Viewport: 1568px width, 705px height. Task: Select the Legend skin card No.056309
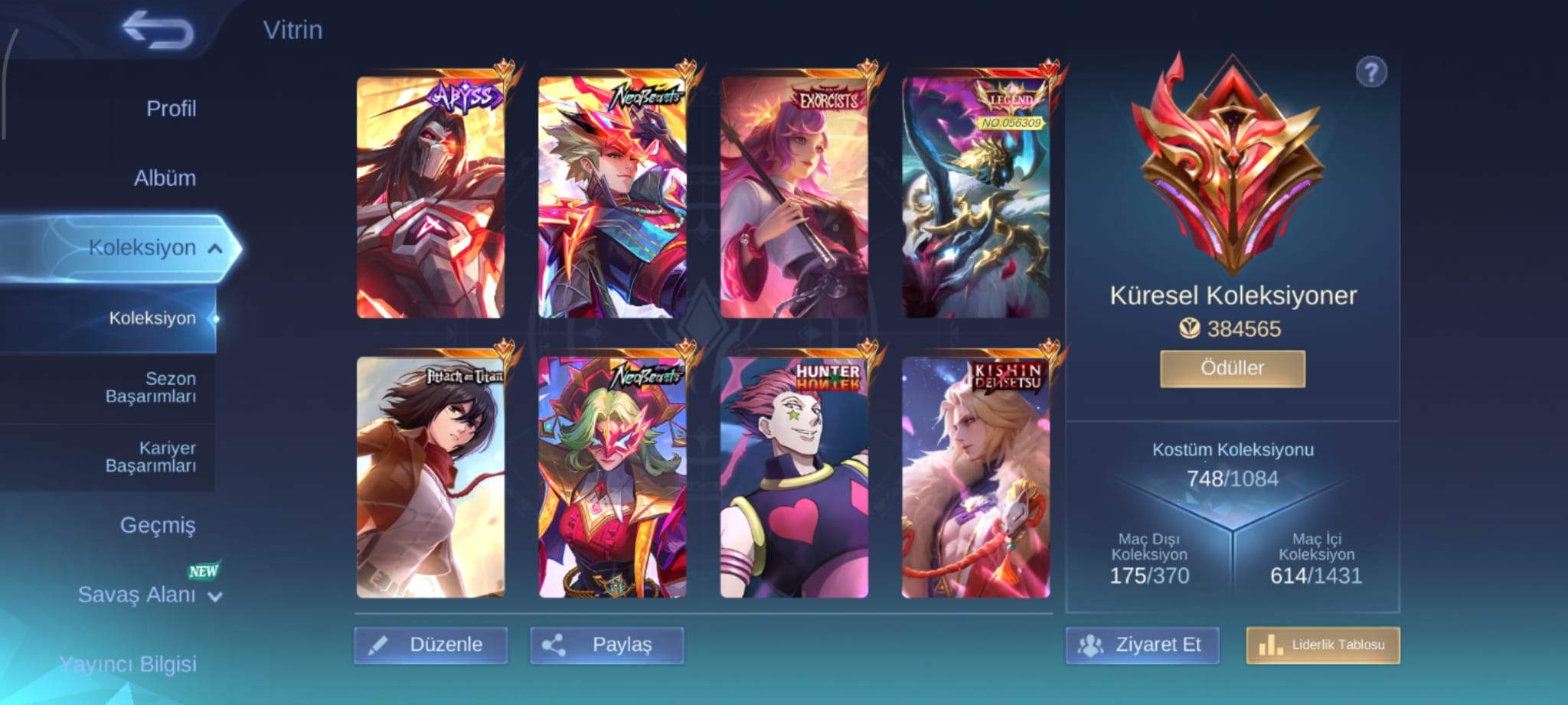click(975, 197)
